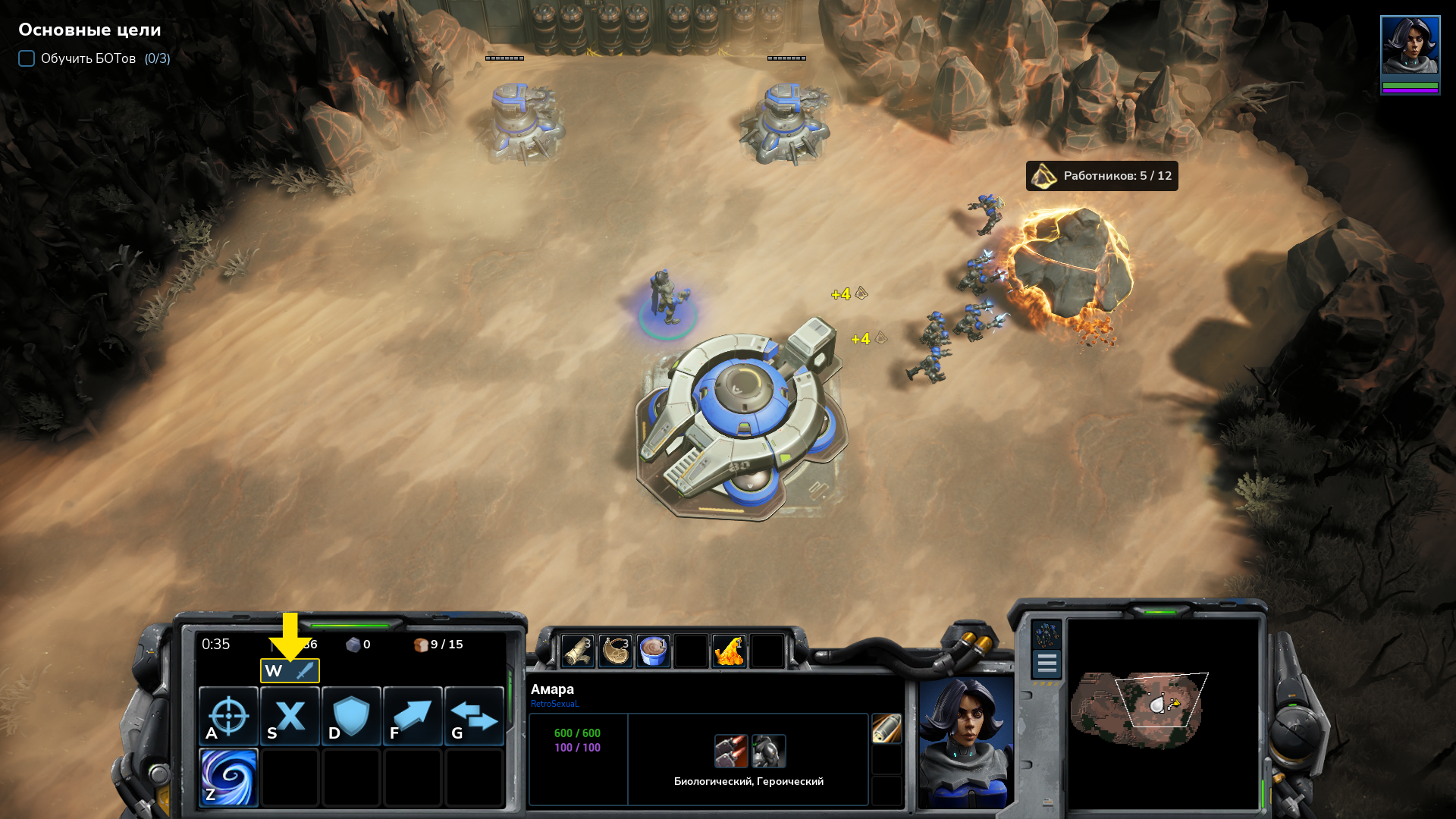This screenshot has width=1456, height=819.
Task: Click the stop command X icon
Action: (x=290, y=716)
